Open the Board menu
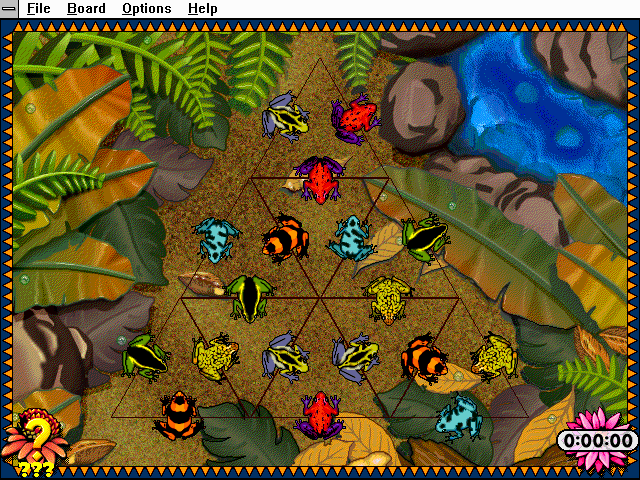Screen dimensions: 640x480 [86, 9]
